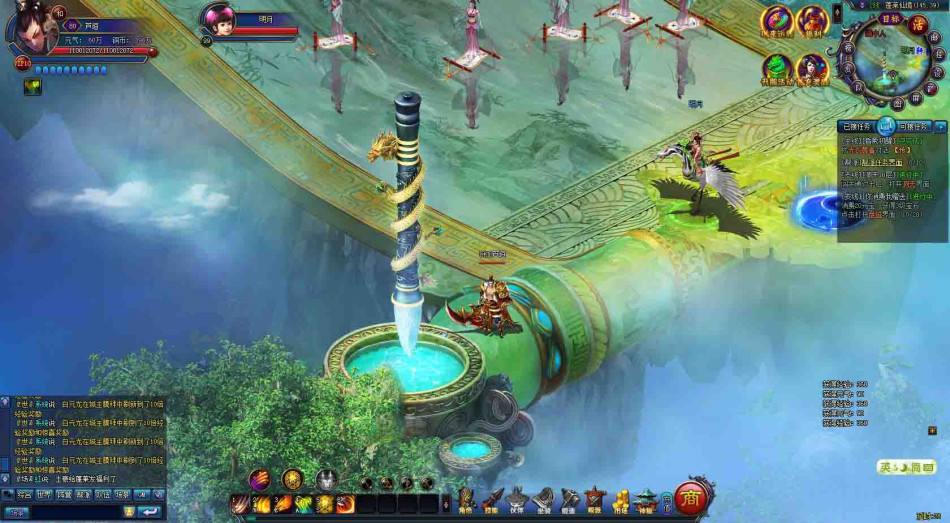Switch to the 可接任务 available quests tab

pos(915,126)
